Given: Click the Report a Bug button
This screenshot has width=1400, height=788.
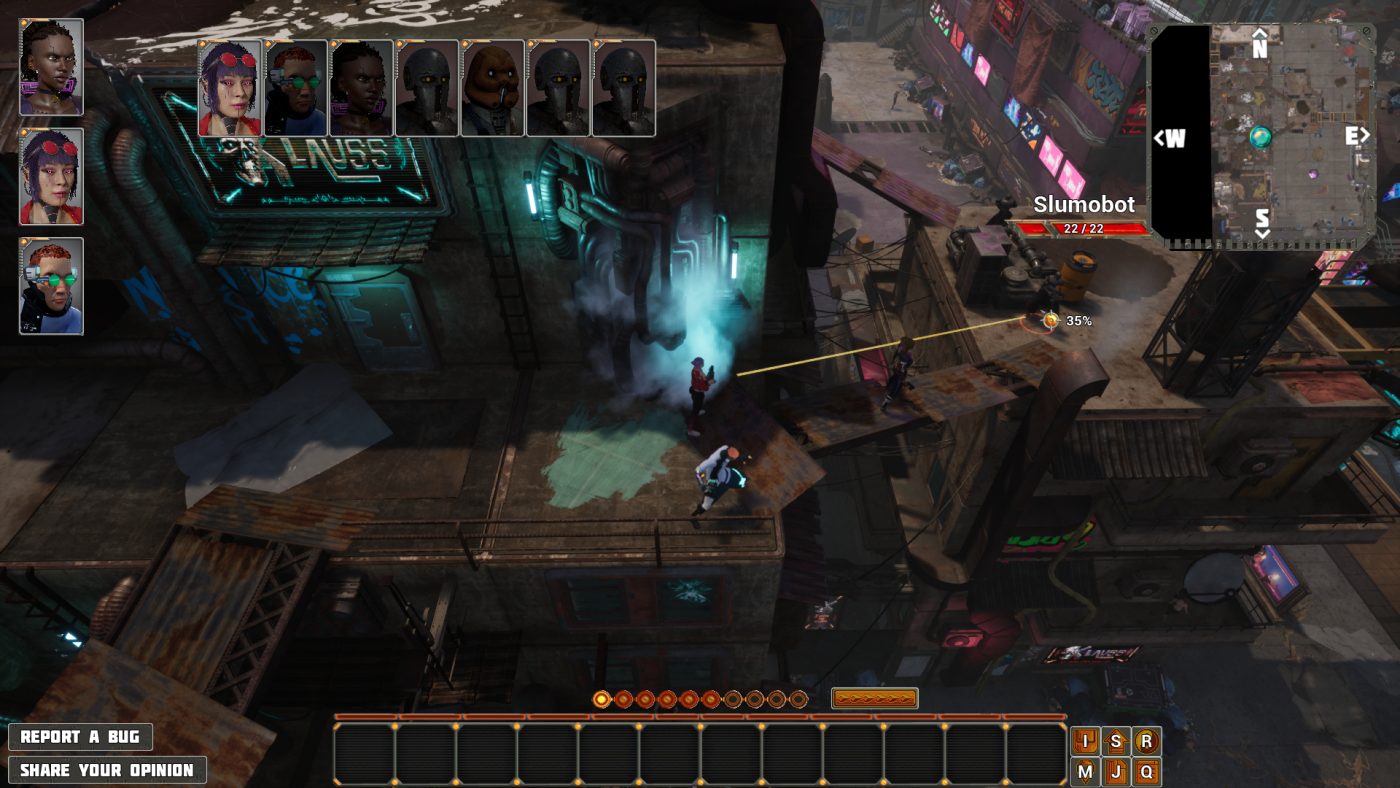Looking at the screenshot, I should point(80,737).
